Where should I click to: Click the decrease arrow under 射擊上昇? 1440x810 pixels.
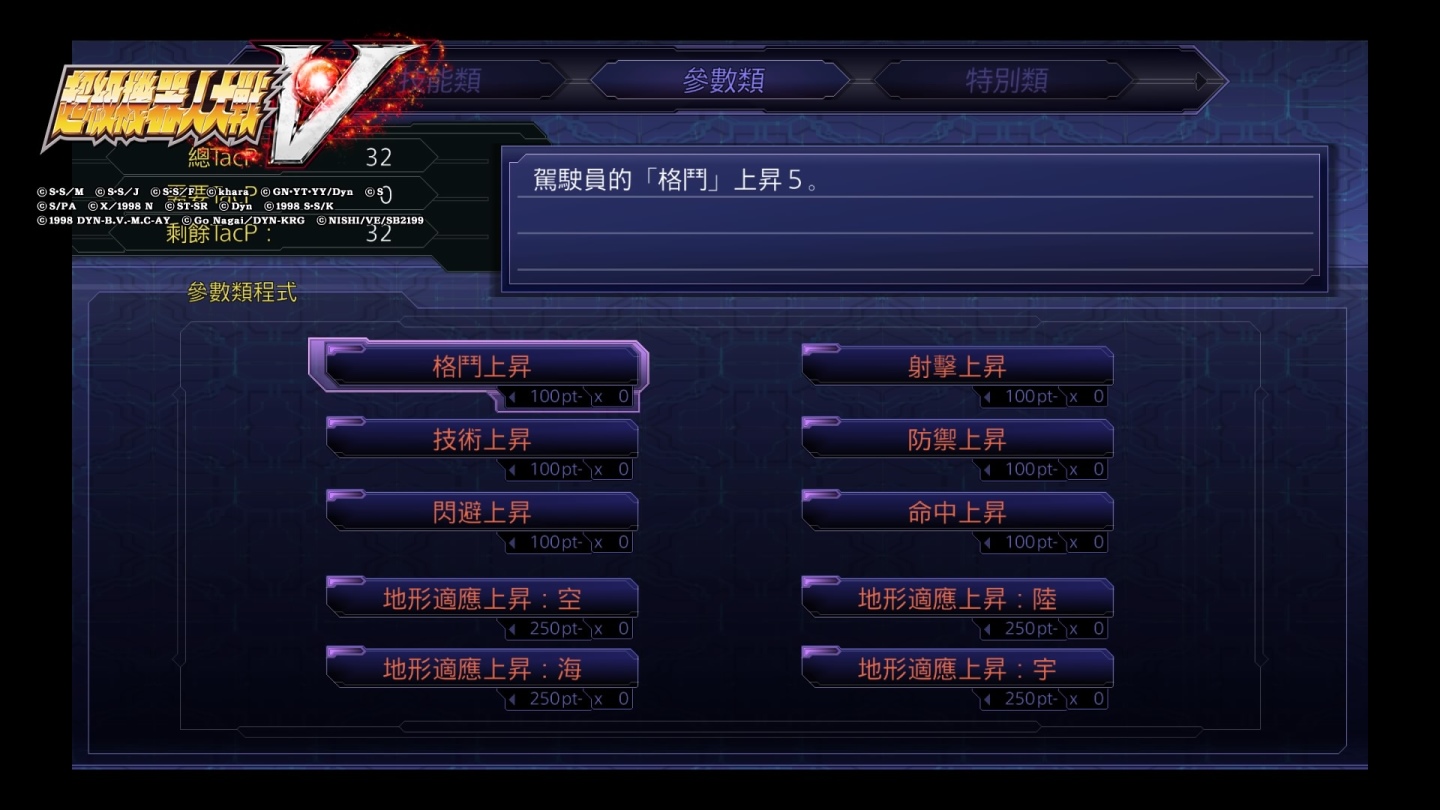click(x=988, y=396)
